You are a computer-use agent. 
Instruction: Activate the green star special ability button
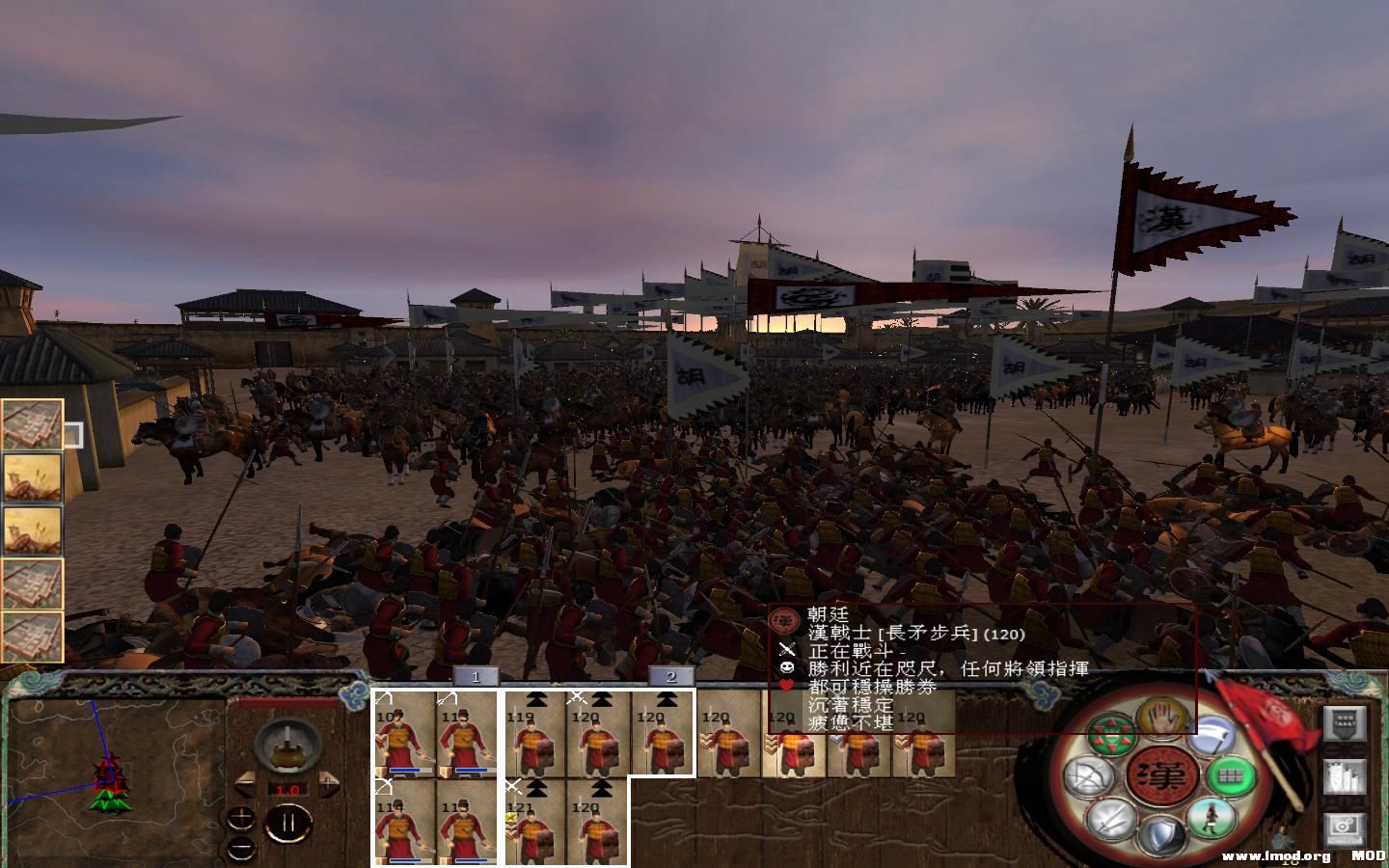pyautogui.click(x=1111, y=734)
